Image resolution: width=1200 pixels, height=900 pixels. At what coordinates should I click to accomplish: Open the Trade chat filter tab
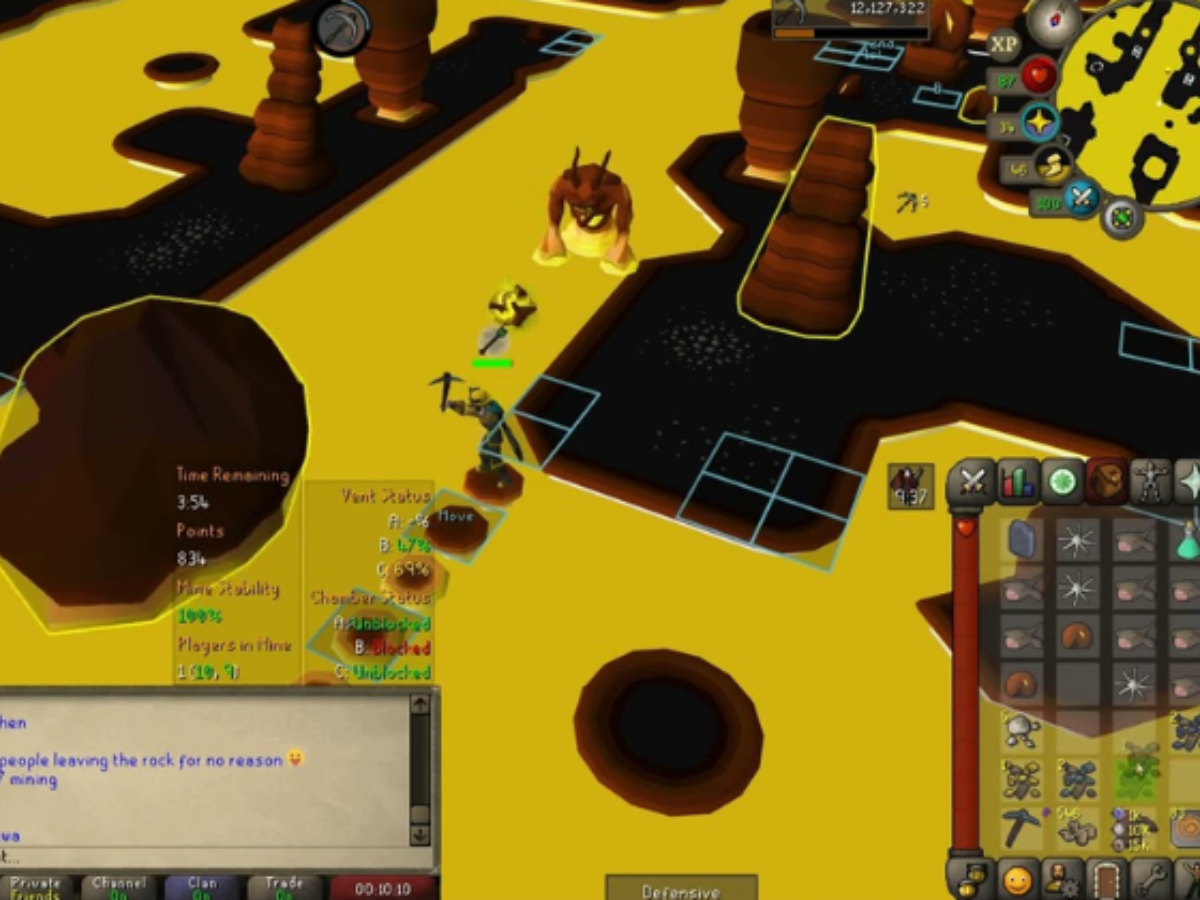click(284, 886)
